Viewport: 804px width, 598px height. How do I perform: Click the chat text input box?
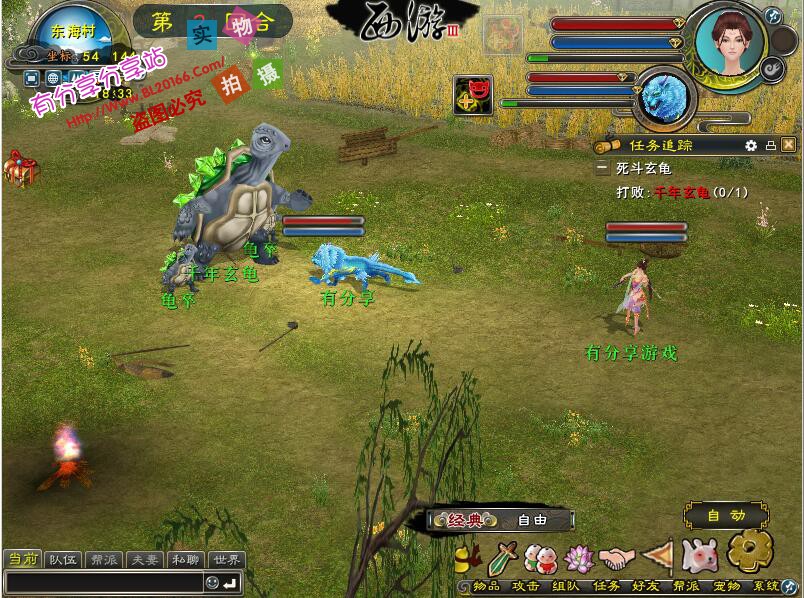103,582
